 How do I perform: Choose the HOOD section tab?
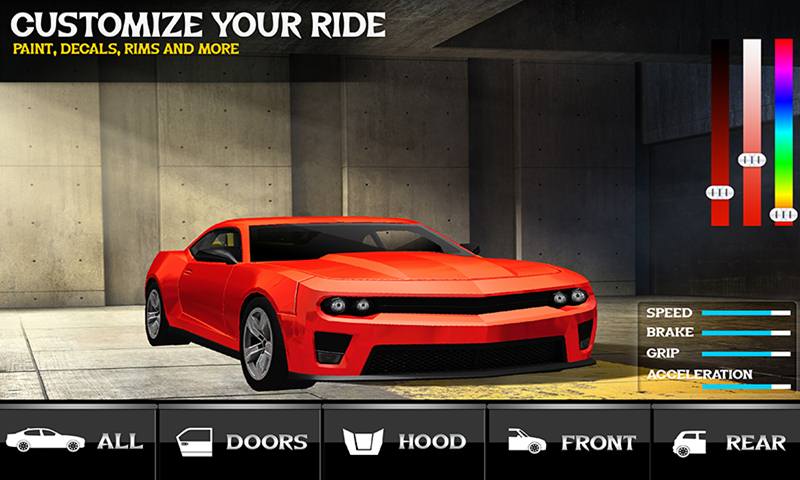pos(404,441)
